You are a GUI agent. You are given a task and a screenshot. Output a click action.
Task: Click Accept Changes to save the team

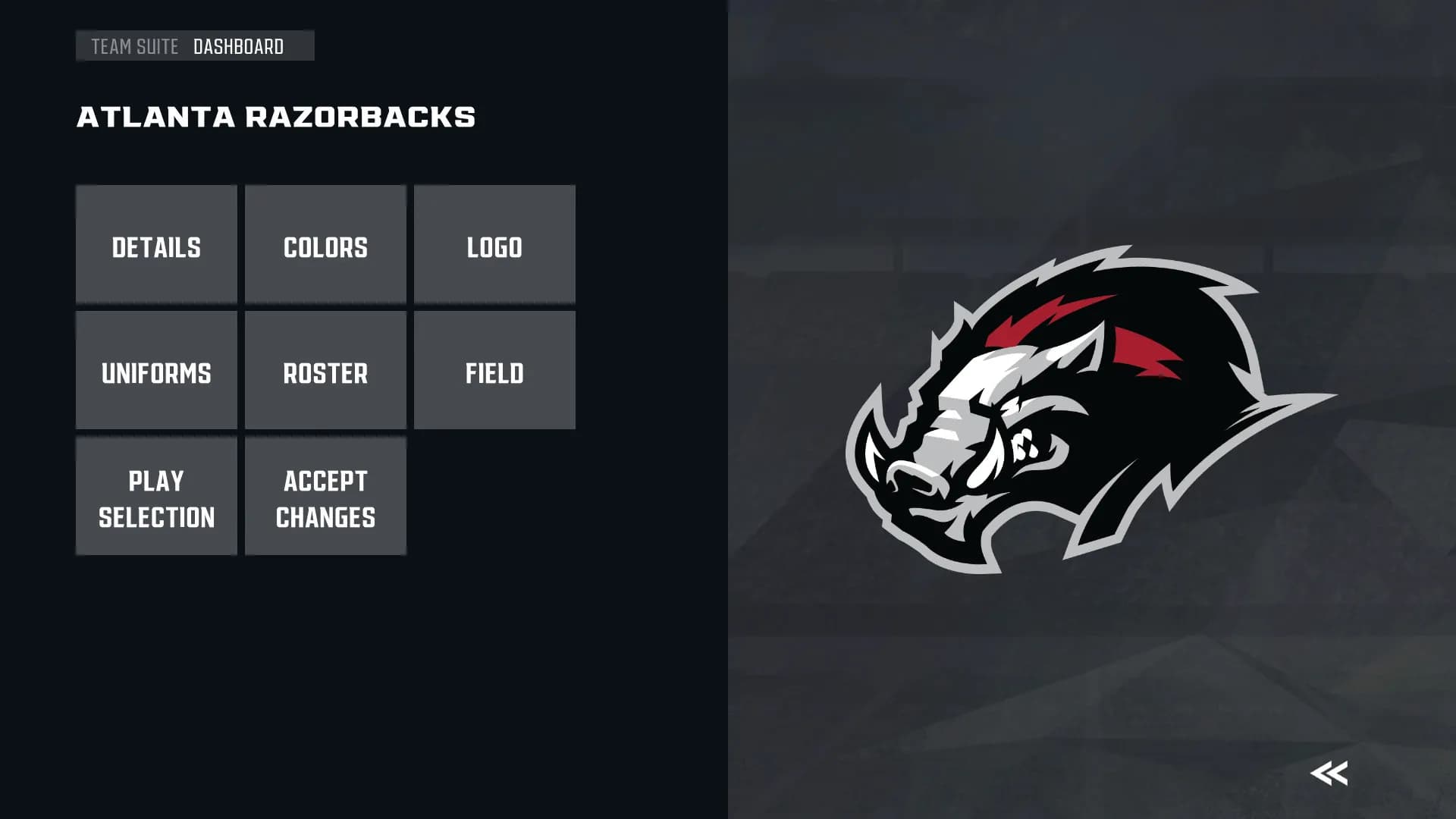coord(325,497)
